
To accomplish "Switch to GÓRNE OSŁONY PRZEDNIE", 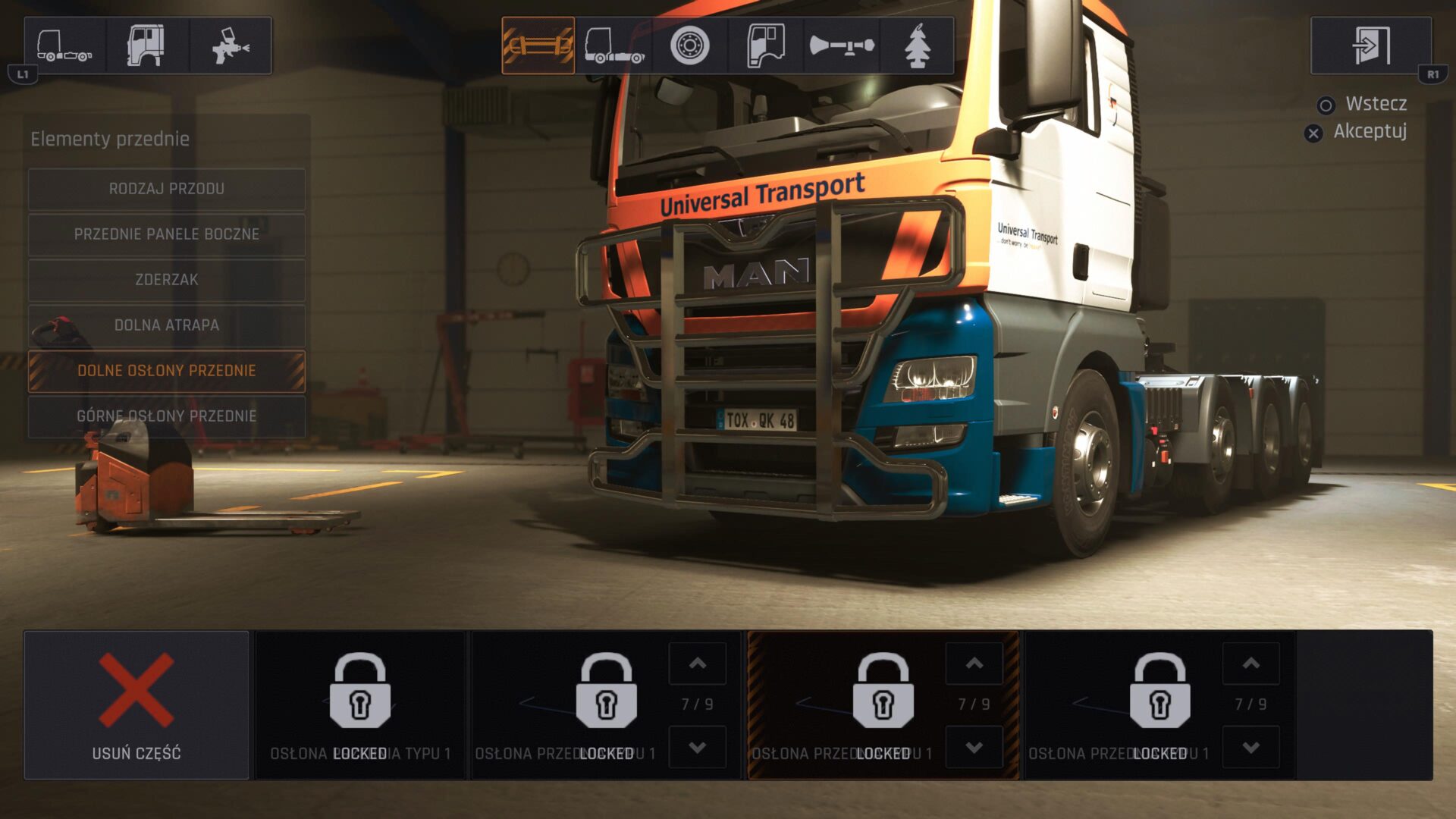I will coord(167,416).
